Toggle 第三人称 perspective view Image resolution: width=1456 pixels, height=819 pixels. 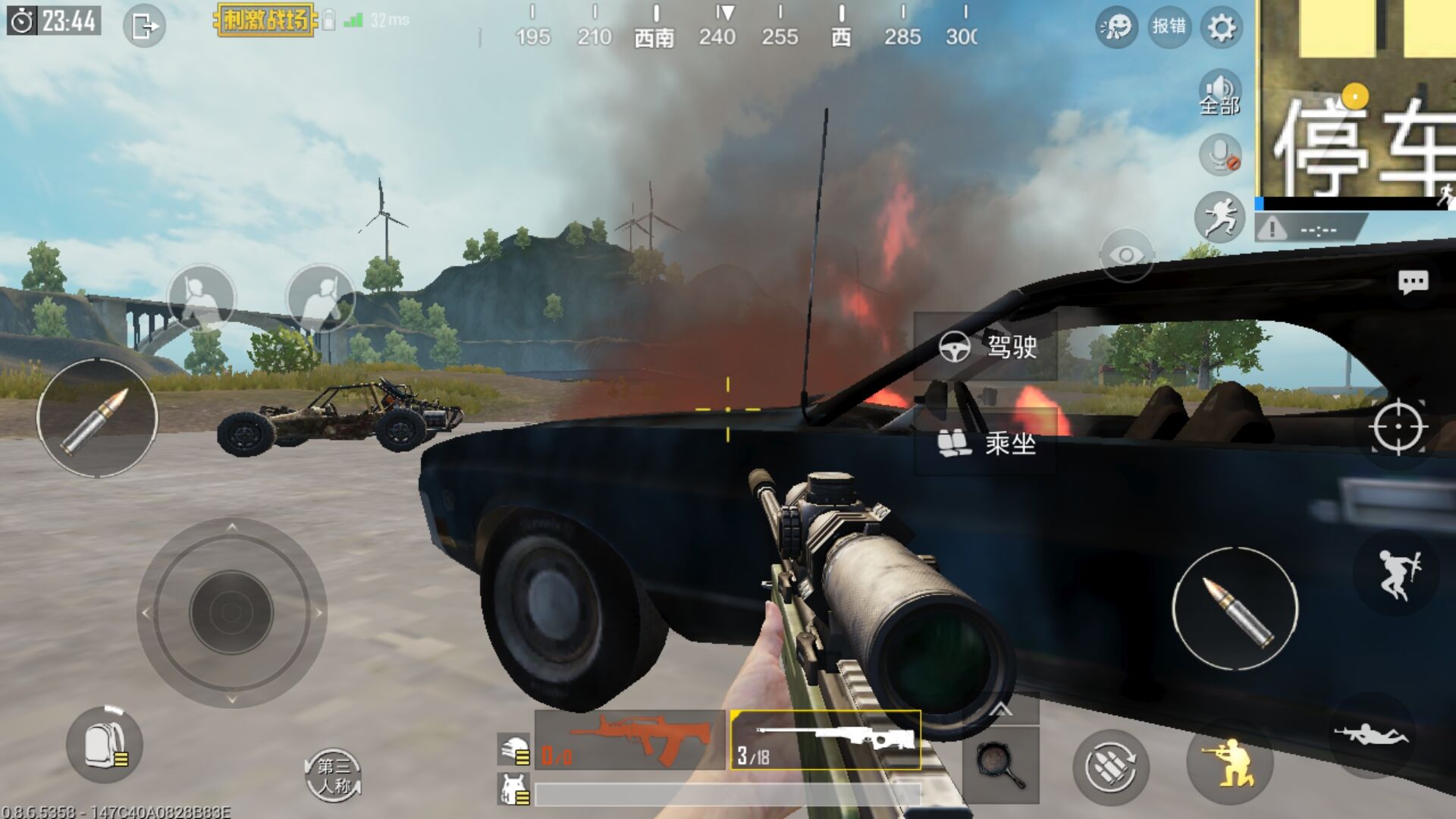coord(333,775)
